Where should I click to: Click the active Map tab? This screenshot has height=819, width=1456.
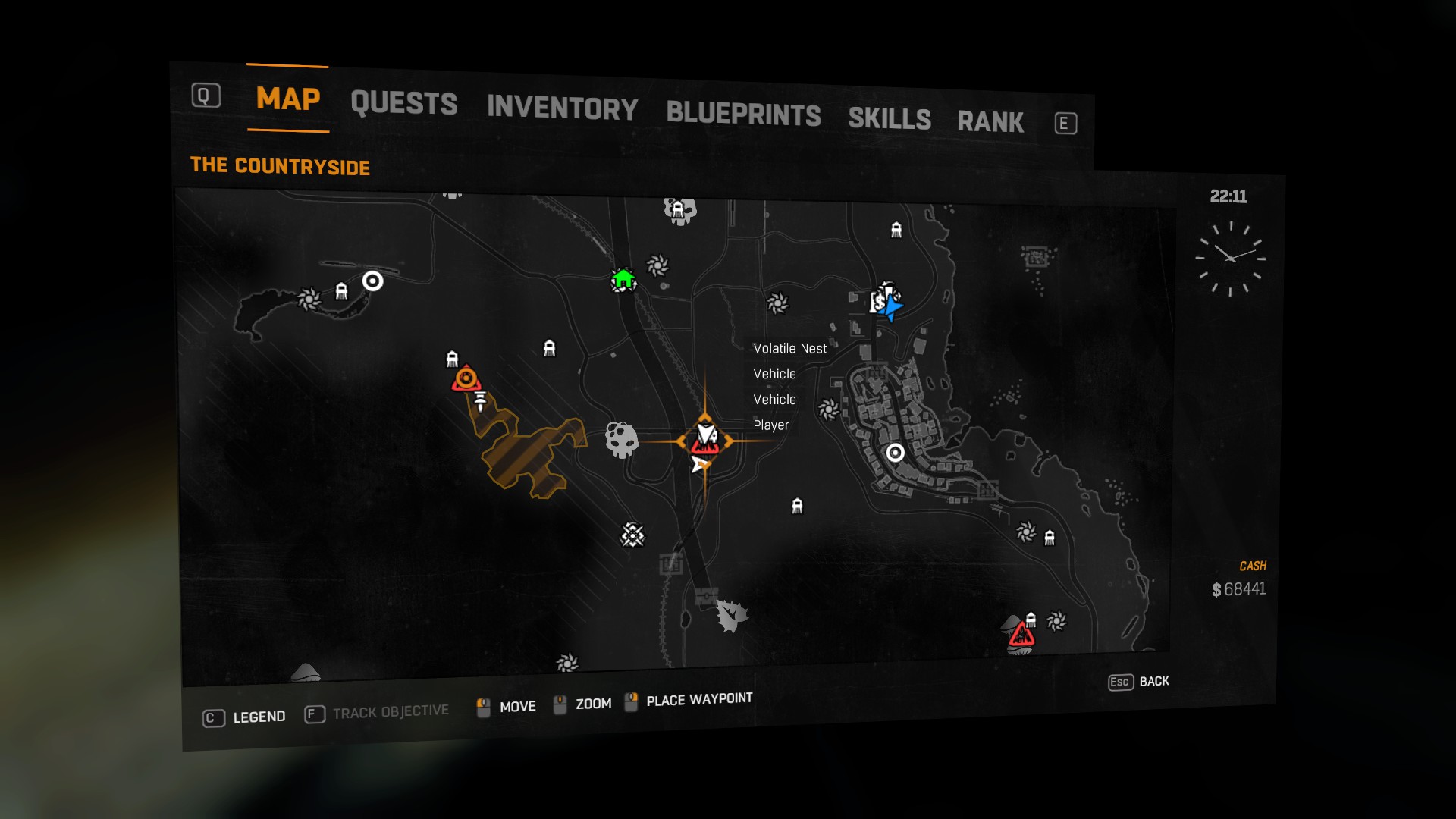pyautogui.click(x=288, y=99)
